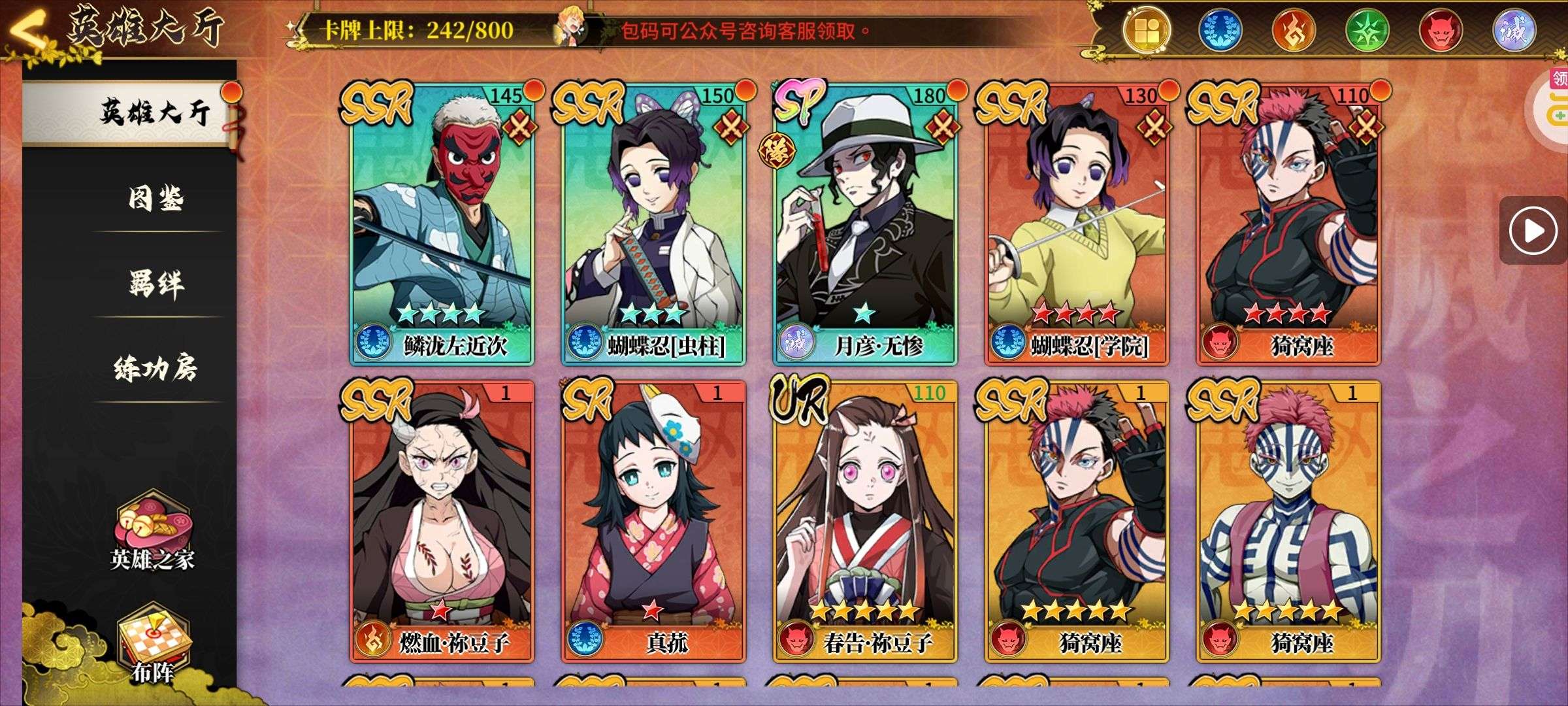Image resolution: width=1568 pixels, height=706 pixels.
Task: Filter heroes by purple 灭 faction
Action: tap(1514, 30)
